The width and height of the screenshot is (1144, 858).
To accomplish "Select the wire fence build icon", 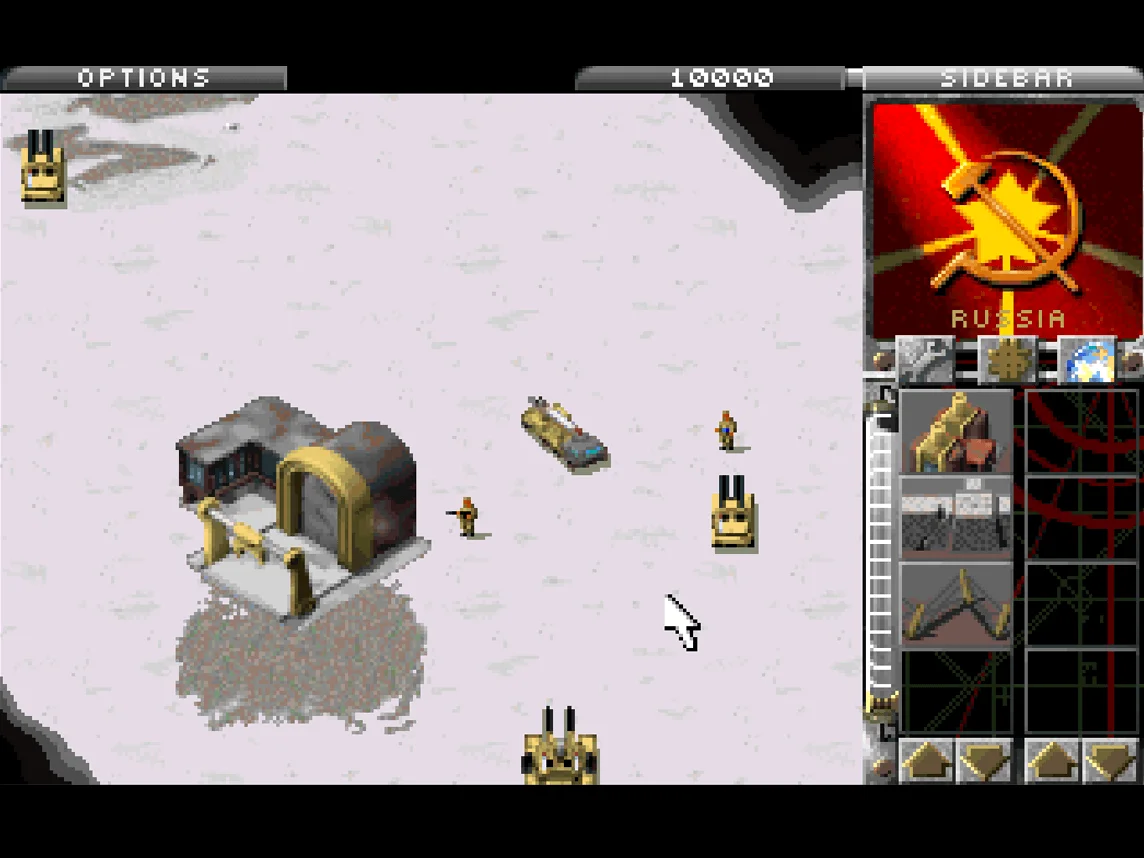I will 956,517.
